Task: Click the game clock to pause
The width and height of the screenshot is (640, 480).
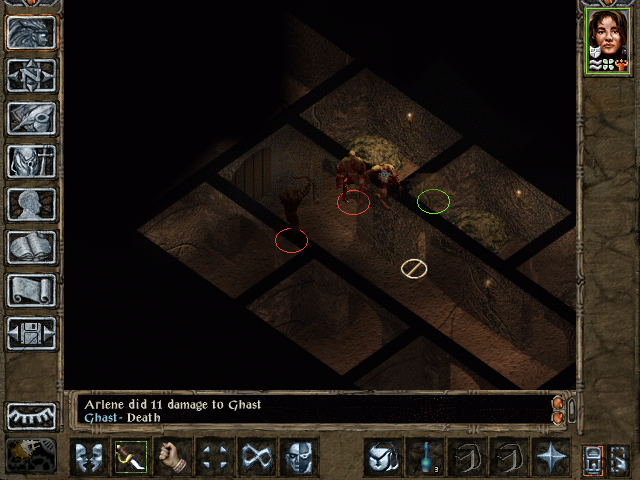Action: click(x=31, y=456)
